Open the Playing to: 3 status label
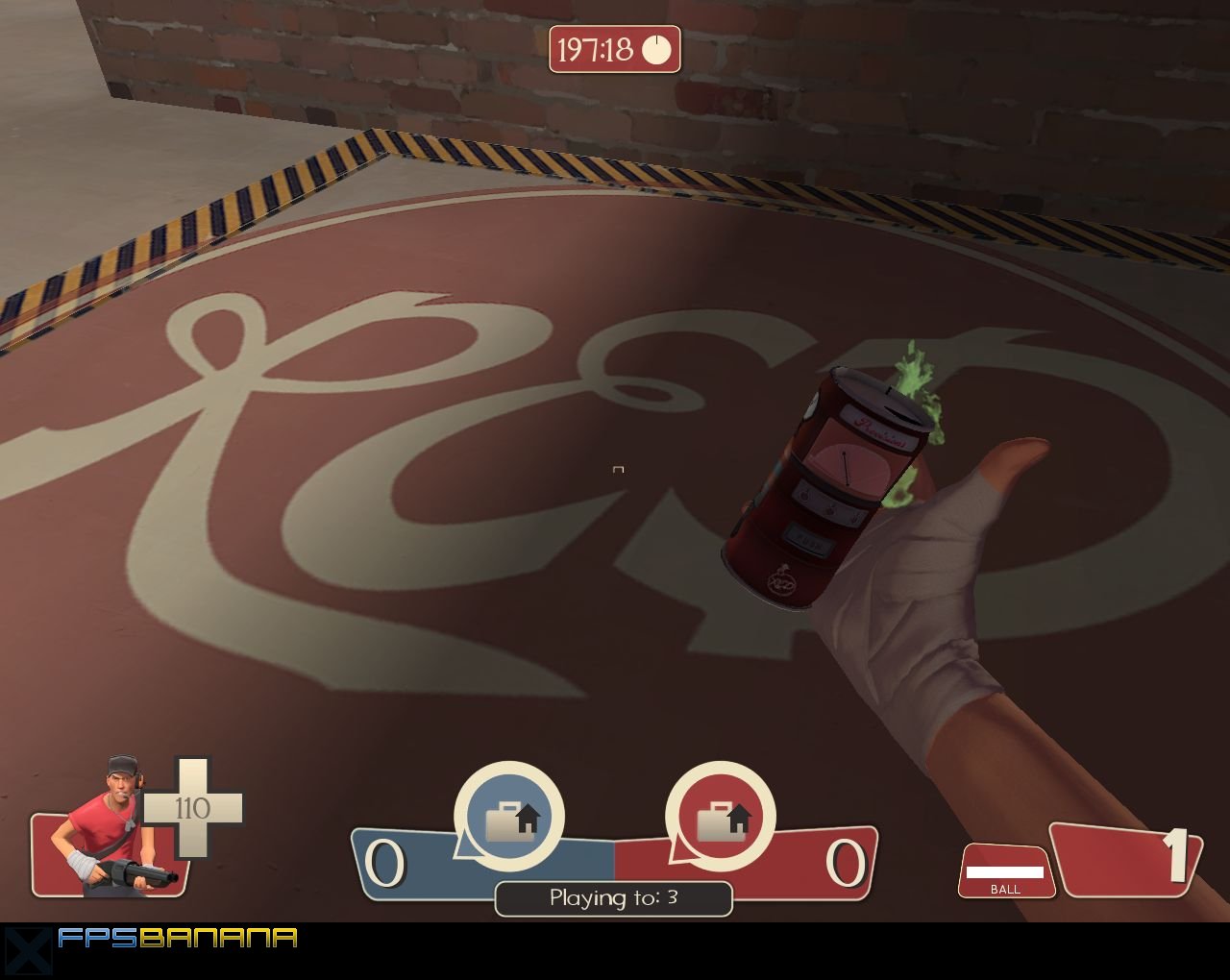Image resolution: width=1230 pixels, height=980 pixels. tap(614, 897)
